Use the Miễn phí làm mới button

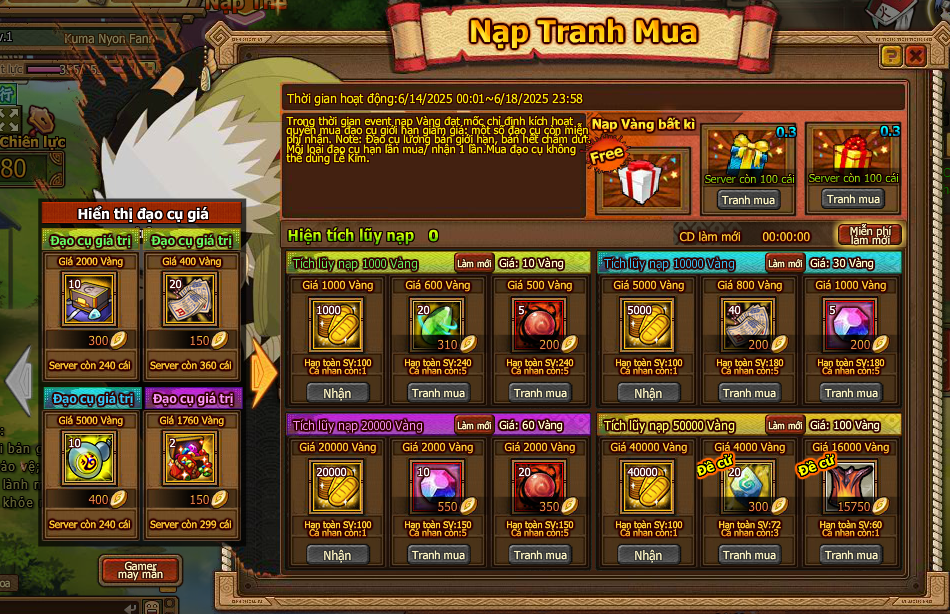click(x=870, y=236)
